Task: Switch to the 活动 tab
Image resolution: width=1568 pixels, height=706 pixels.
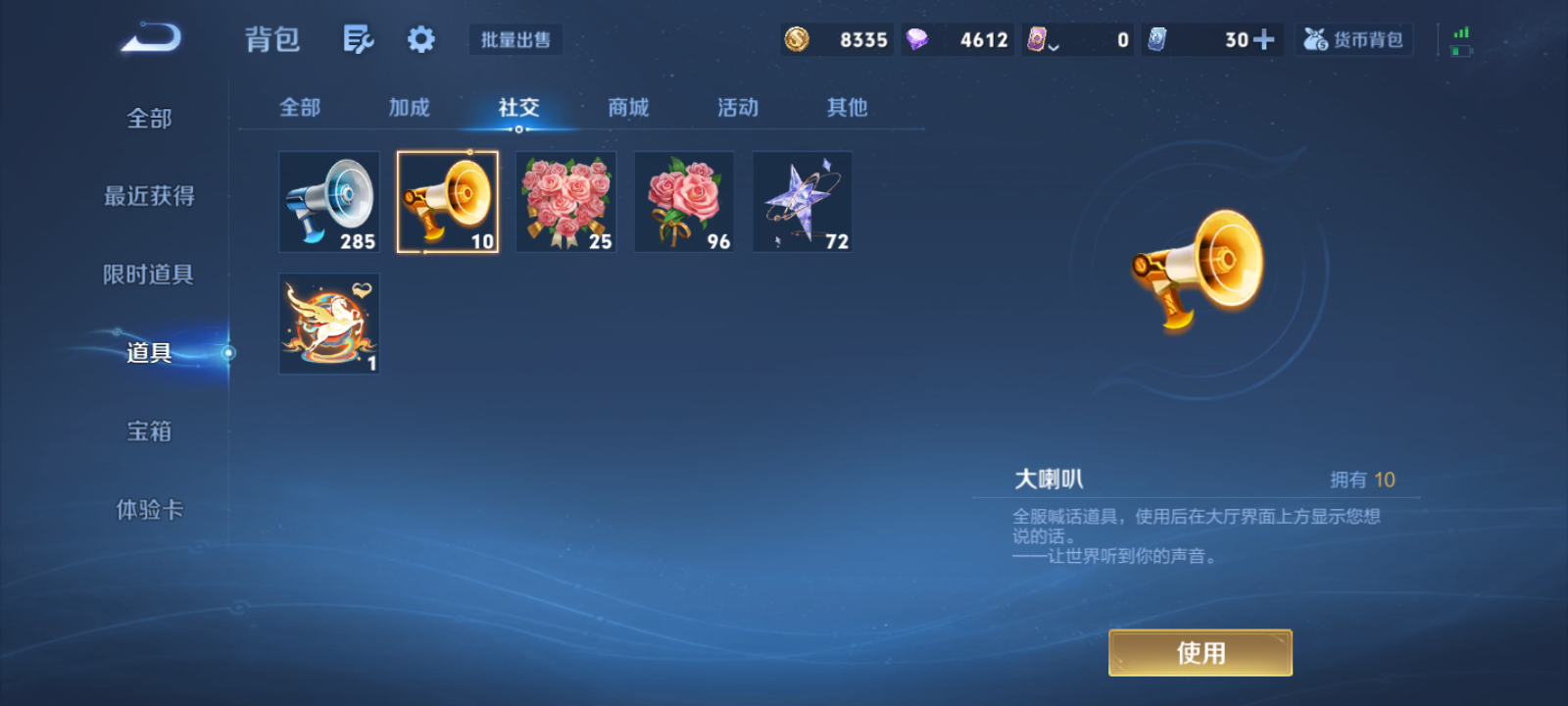Action: [x=737, y=108]
